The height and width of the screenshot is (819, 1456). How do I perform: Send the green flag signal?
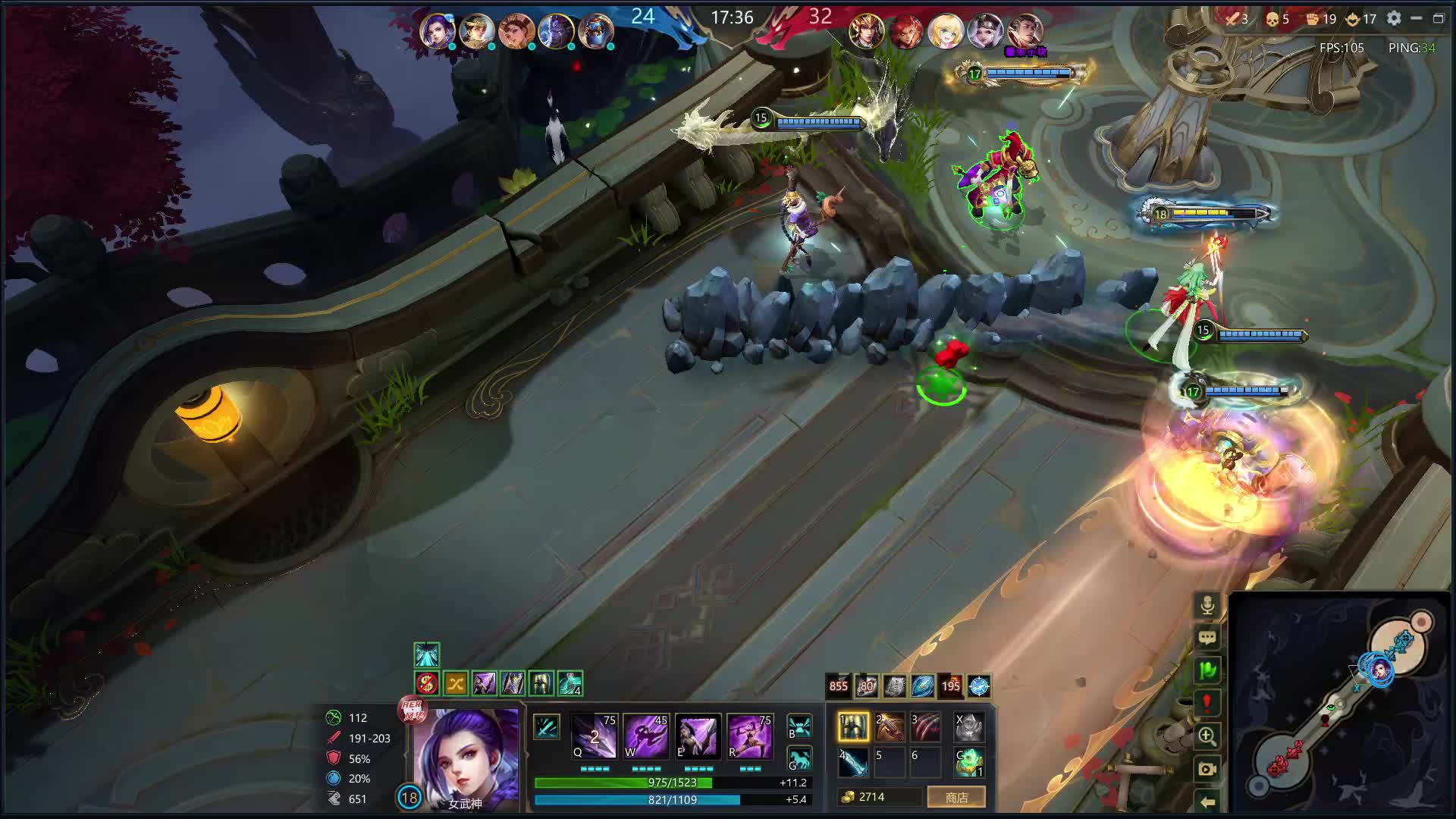pyautogui.click(x=1207, y=670)
